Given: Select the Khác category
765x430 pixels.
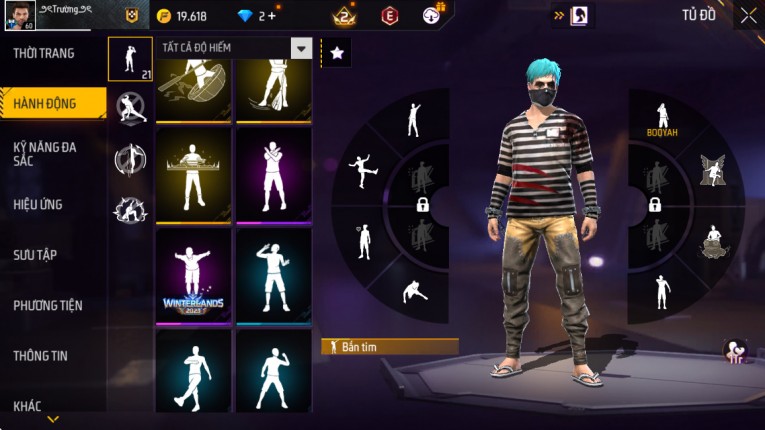Looking at the screenshot, I should click(28, 405).
